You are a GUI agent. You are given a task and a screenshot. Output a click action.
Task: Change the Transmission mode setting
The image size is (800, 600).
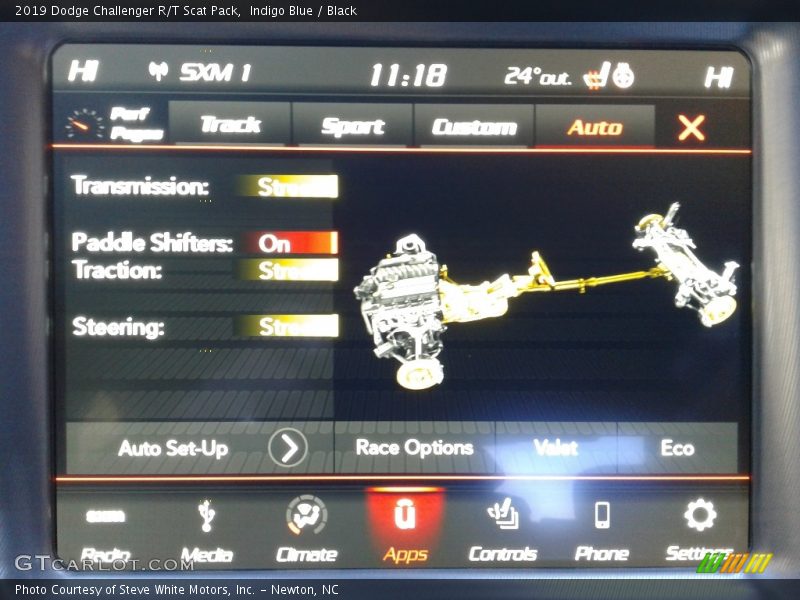(x=288, y=186)
